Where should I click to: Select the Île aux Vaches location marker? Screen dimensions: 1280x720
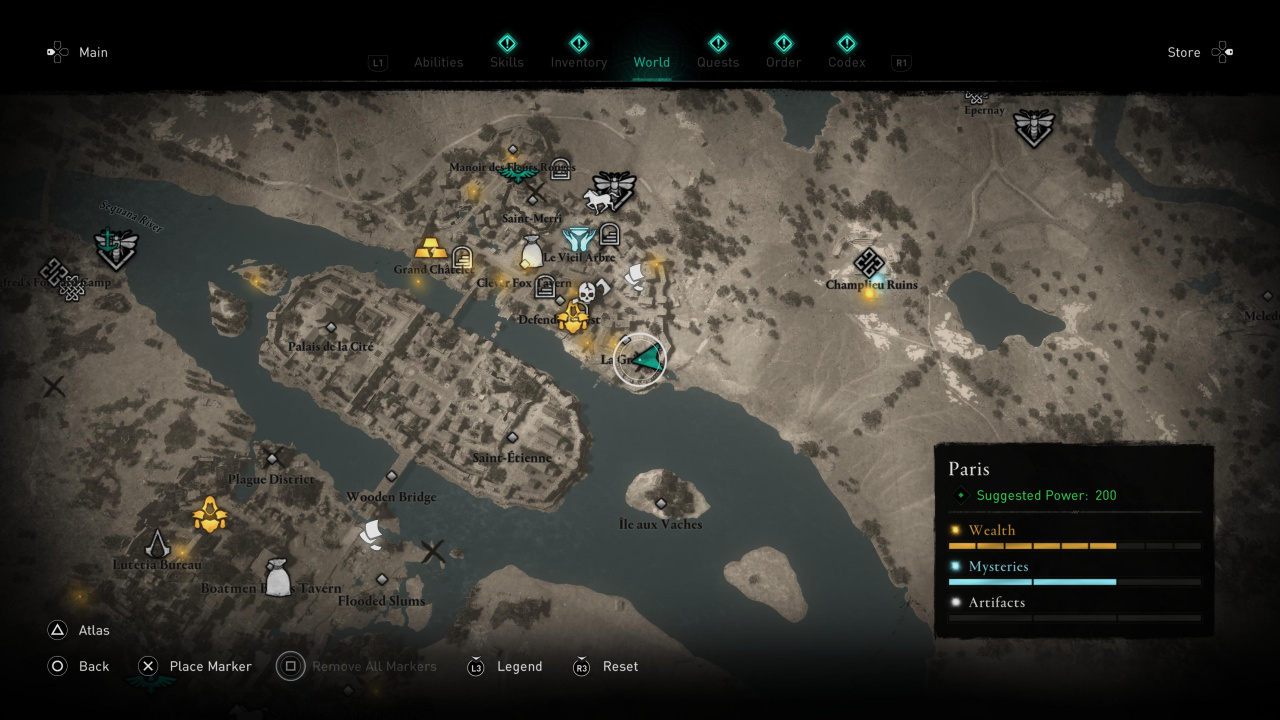(x=660, y=503)
